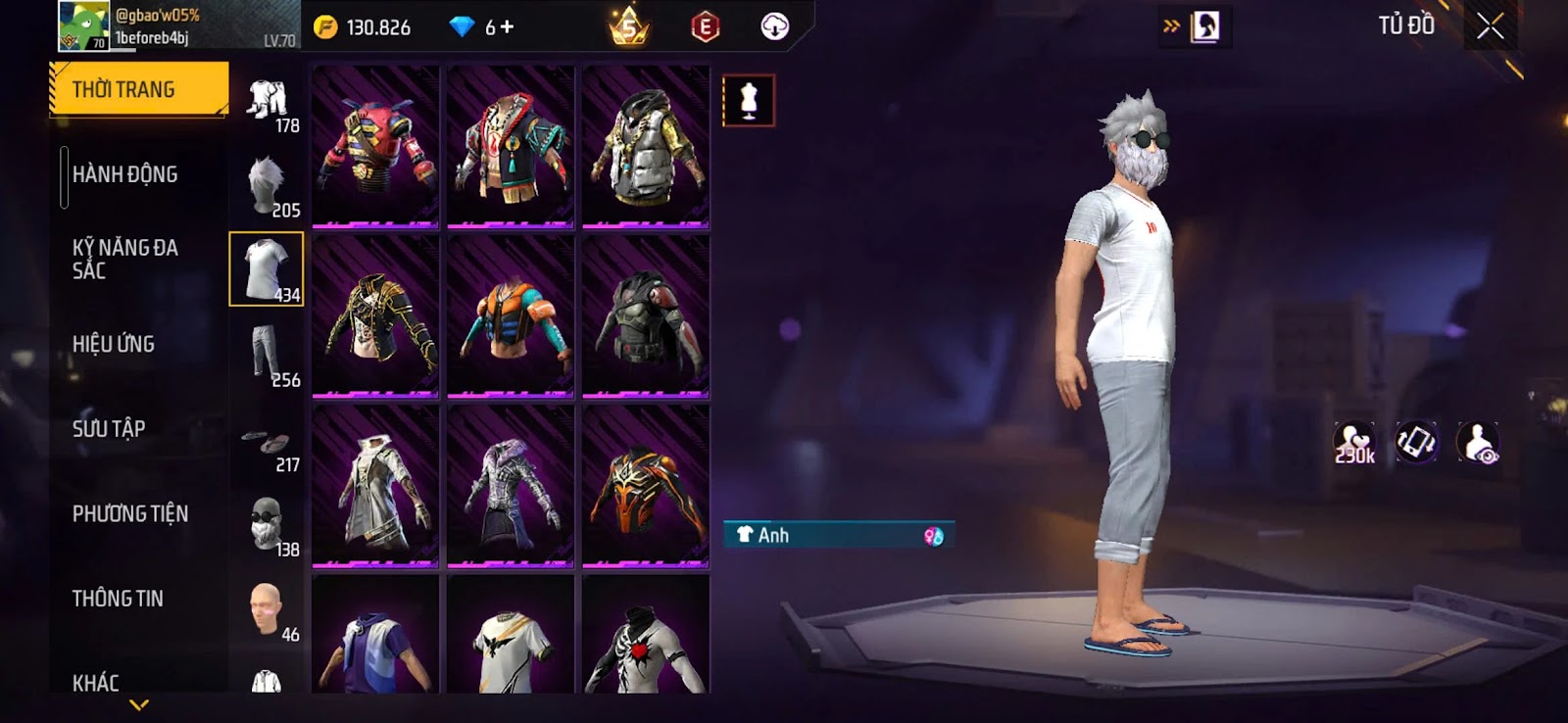Select the orange and teal vest top
The height and width of the screenshot is (723, 1568).
click(511, 316)
